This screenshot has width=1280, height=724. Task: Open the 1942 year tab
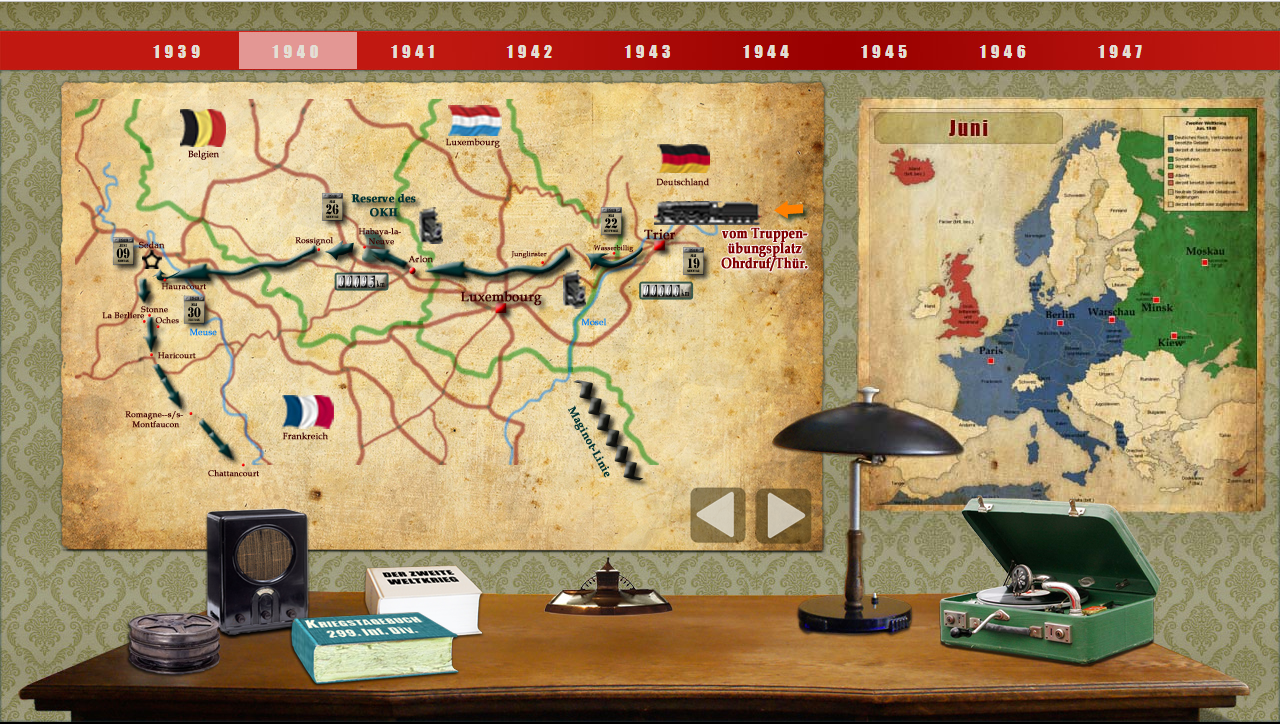pos(530,52)
